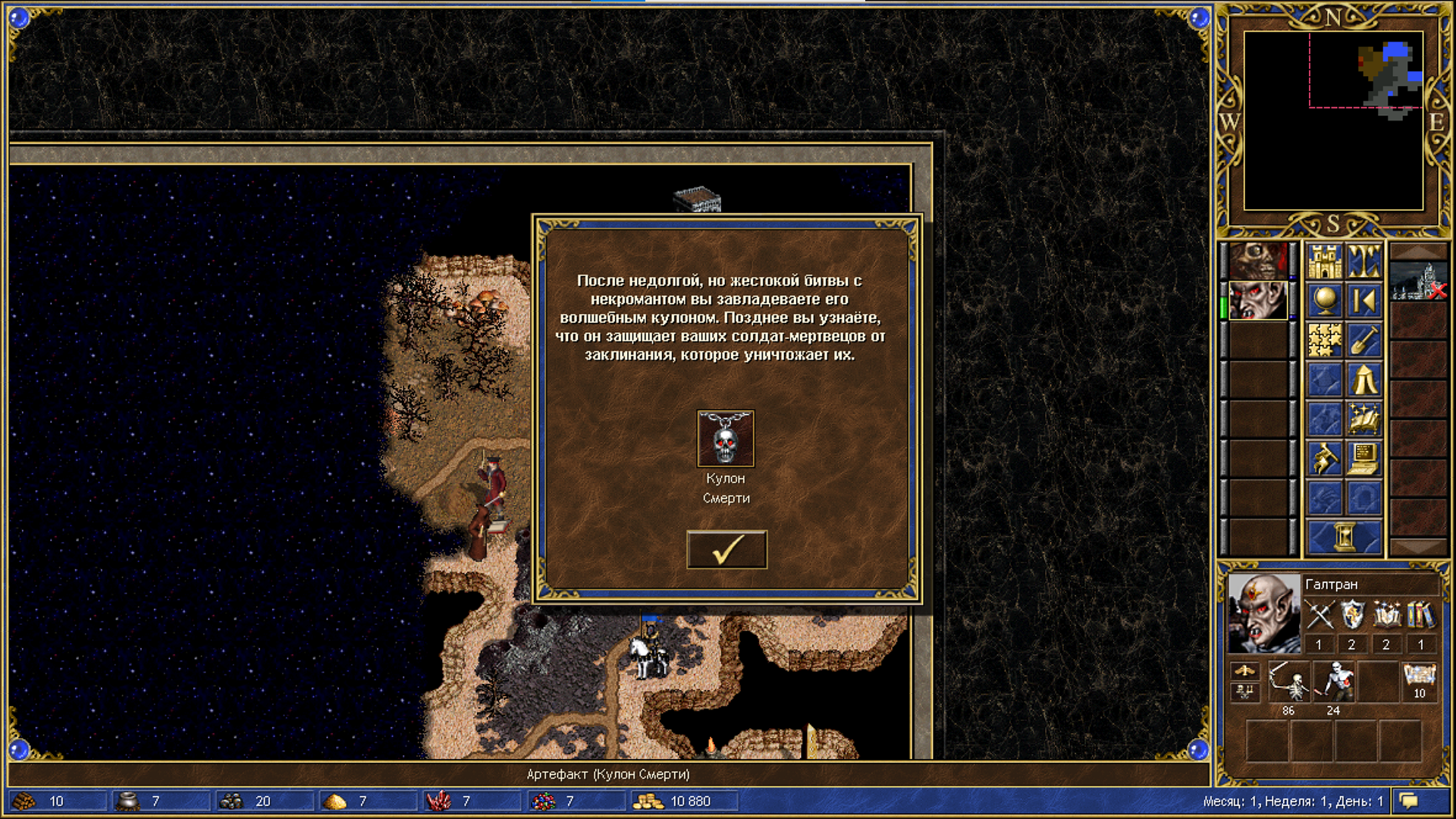The image size is (1456, 819).
Task: Click the replay turn arrow button
Action: 1363,301
